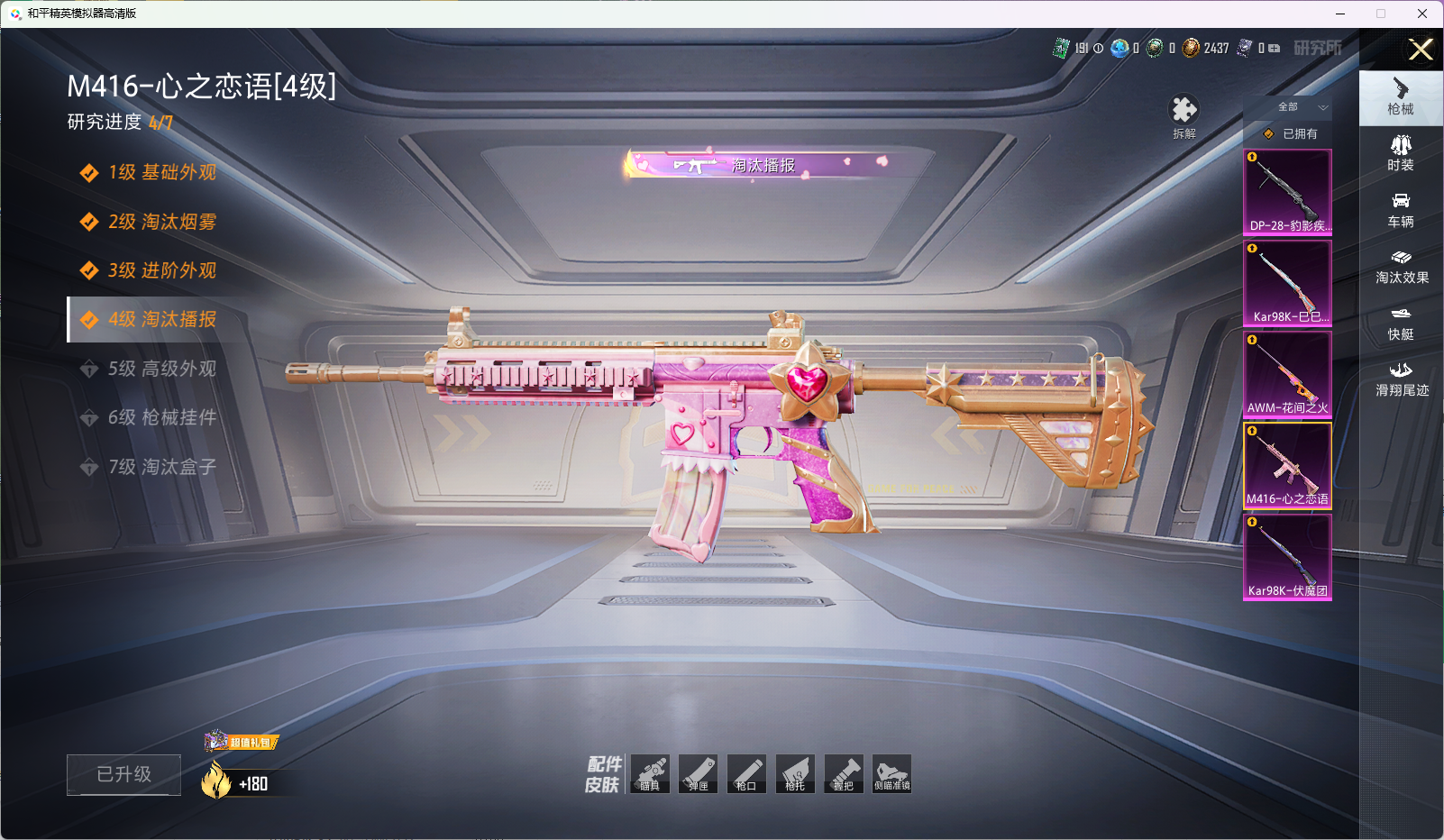Choose the AWM-花间之火 skin thumbnail
The image size is (1444, 840).
[x=1287, y=374]
